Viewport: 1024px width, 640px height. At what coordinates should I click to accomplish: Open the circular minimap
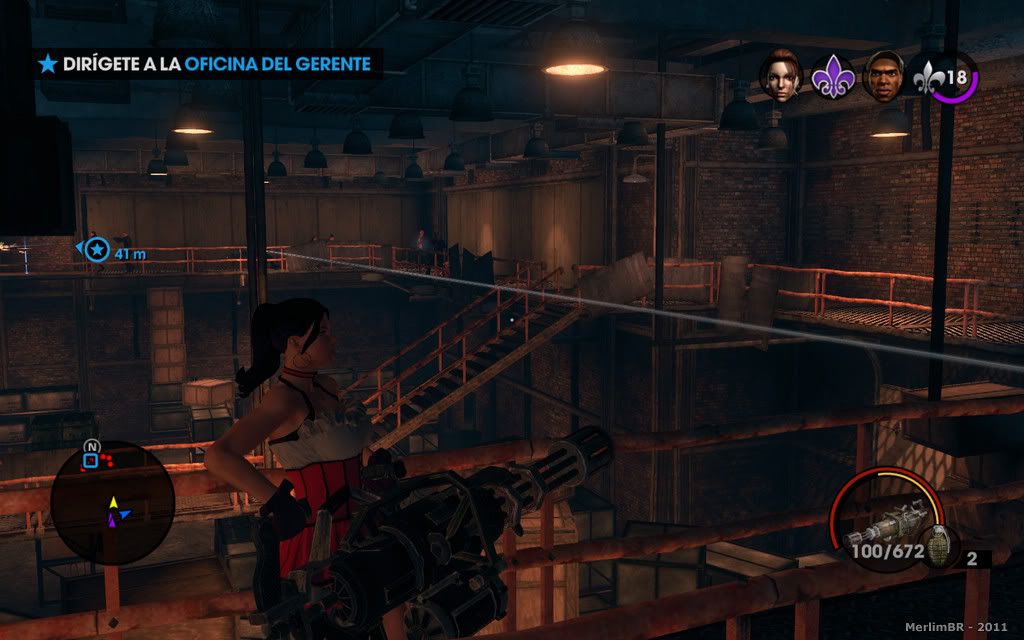click(x=112, y=502)
